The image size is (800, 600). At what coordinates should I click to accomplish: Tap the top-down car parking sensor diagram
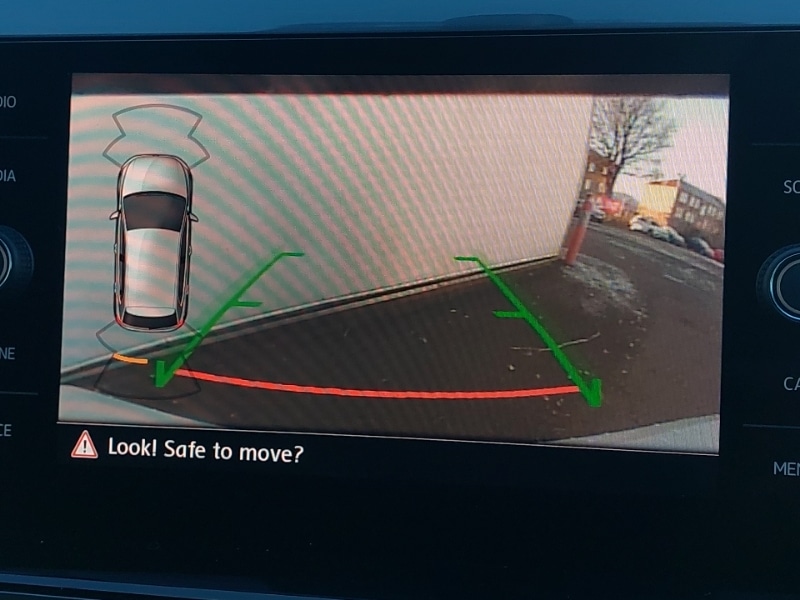pyautogui.click(x=153, y=243)
